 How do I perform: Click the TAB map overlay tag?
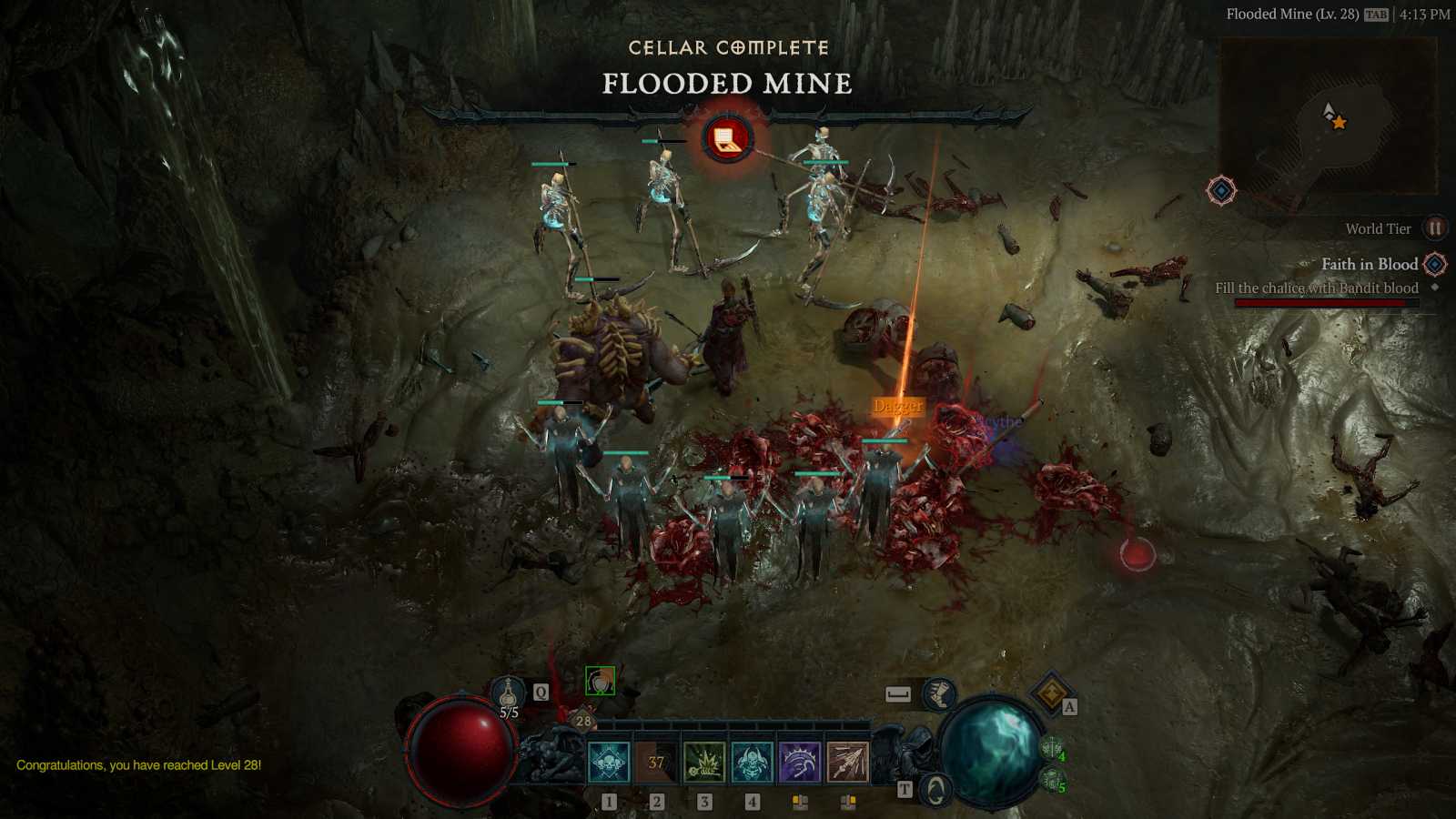pyautogui.click(x=1375, y=15)
